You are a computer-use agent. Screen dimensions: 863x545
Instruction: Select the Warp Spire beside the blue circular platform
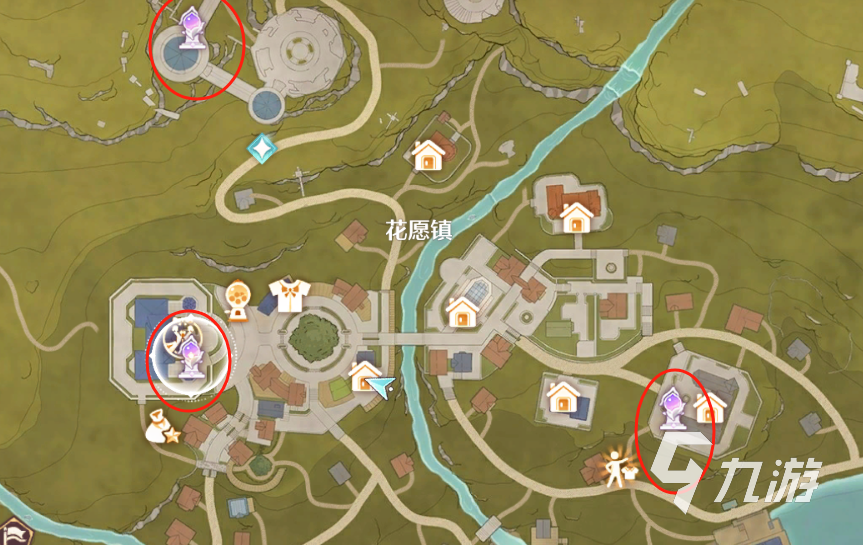pyautogui.click(x=190, y=28)
